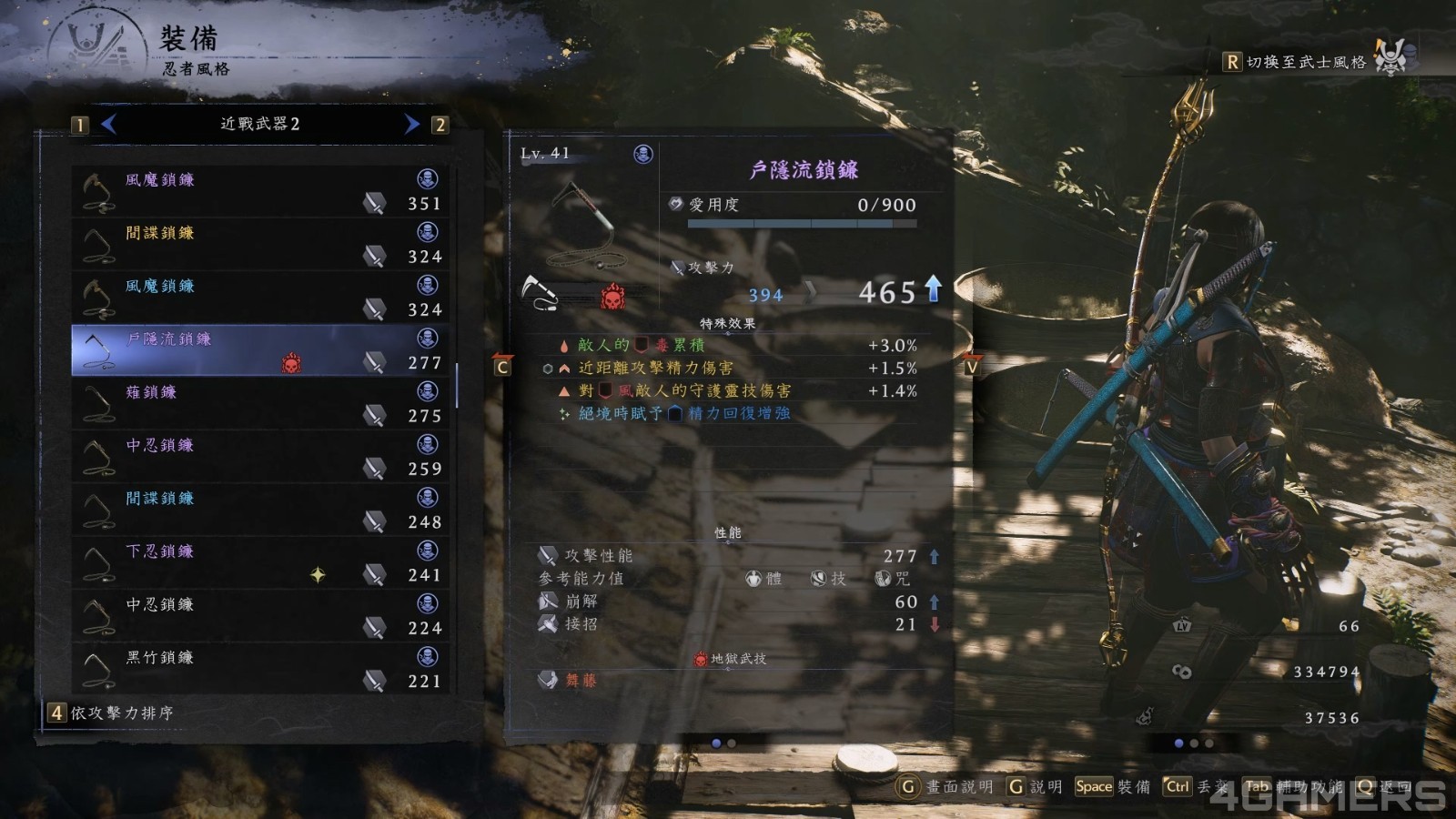The height and width of the screenshot is (819, 1456).
Task: Select the 體 stat icon under 參考能力值
Action: click(752, 579)
